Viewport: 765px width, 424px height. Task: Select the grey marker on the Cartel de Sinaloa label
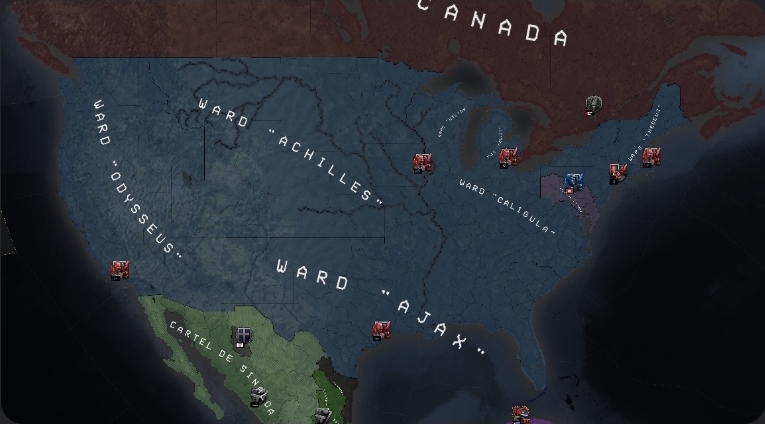click(x=260, y=397)
